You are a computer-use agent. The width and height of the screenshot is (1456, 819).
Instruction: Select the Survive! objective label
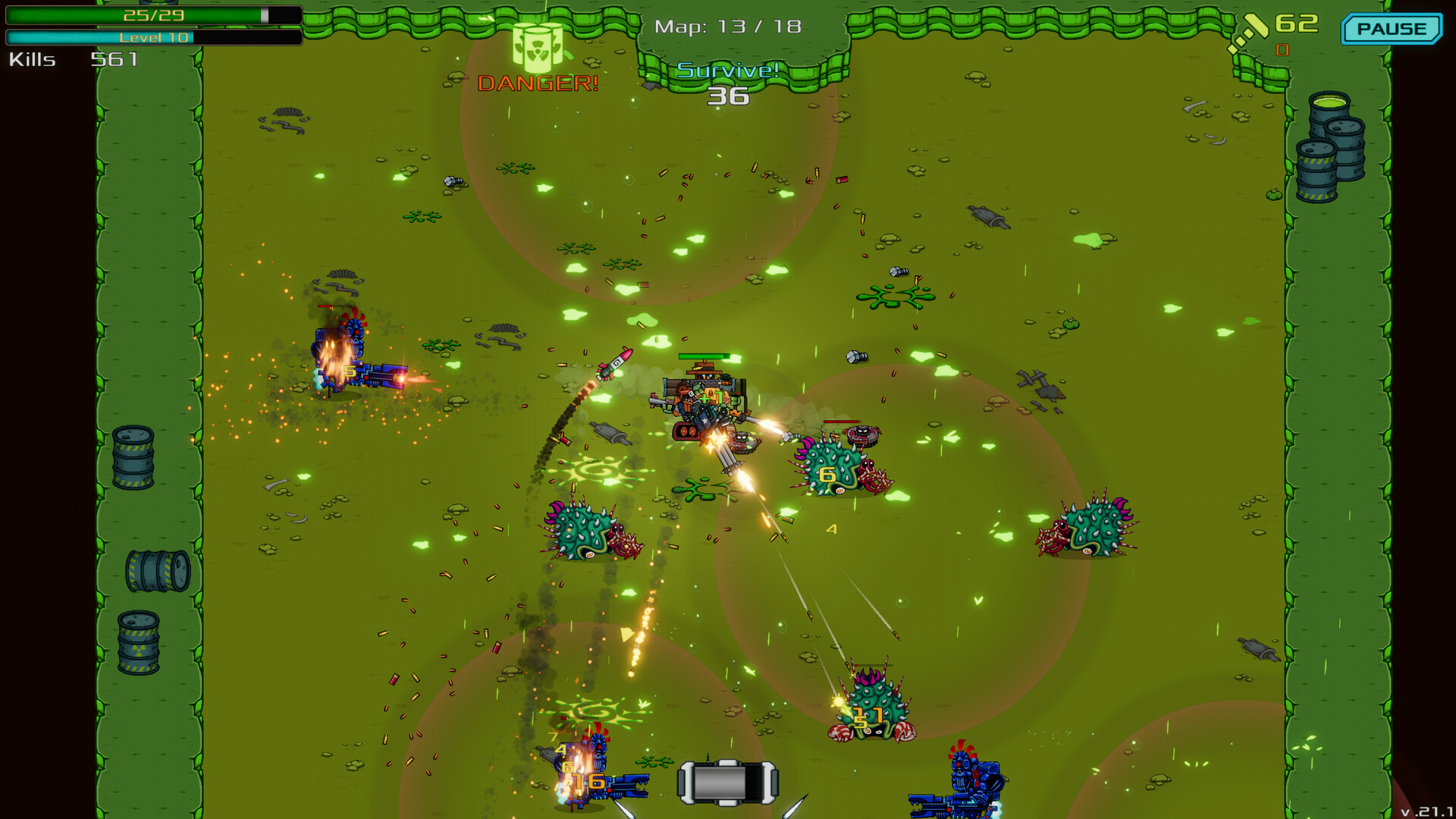pos(728,71)
